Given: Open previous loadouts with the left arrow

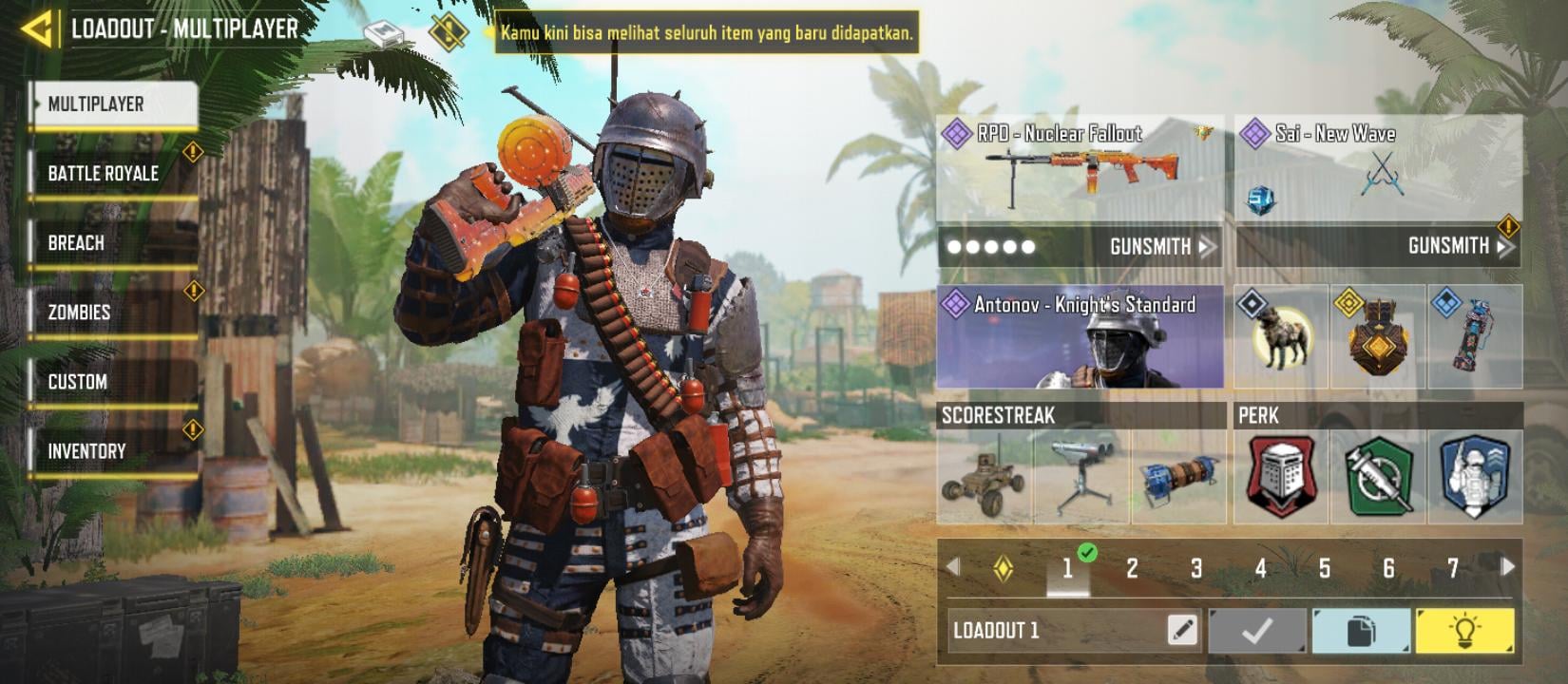Looking at the screenshot, I should click(953, 567).
